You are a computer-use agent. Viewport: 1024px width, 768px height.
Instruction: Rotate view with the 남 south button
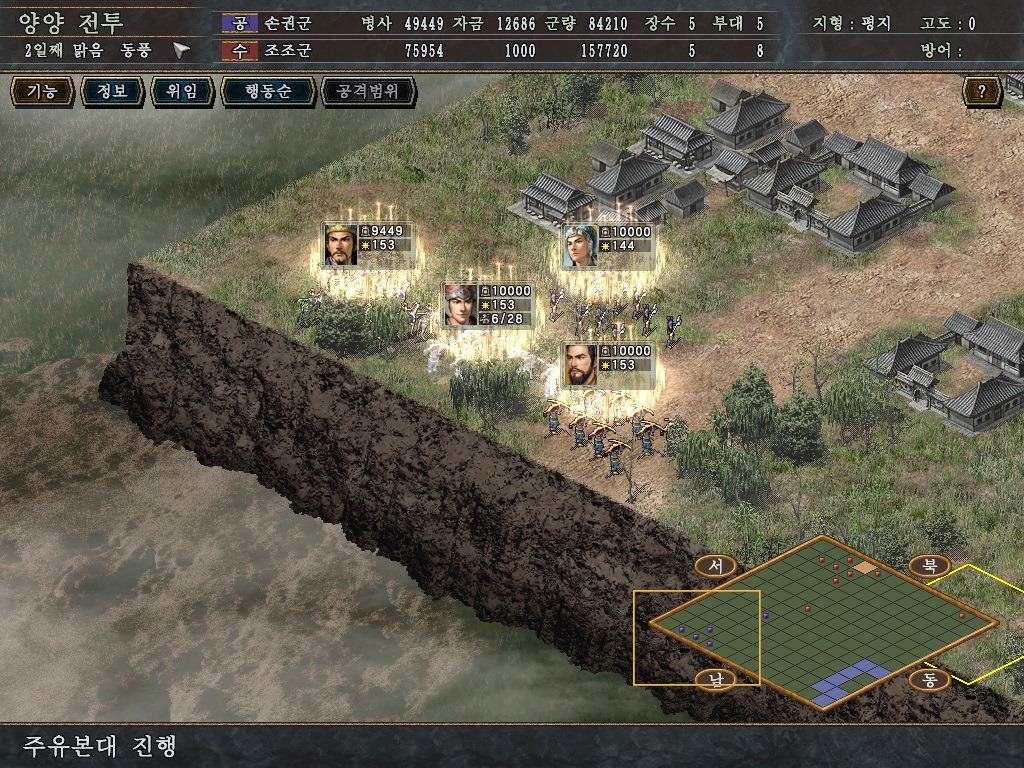tap(715, 679)
